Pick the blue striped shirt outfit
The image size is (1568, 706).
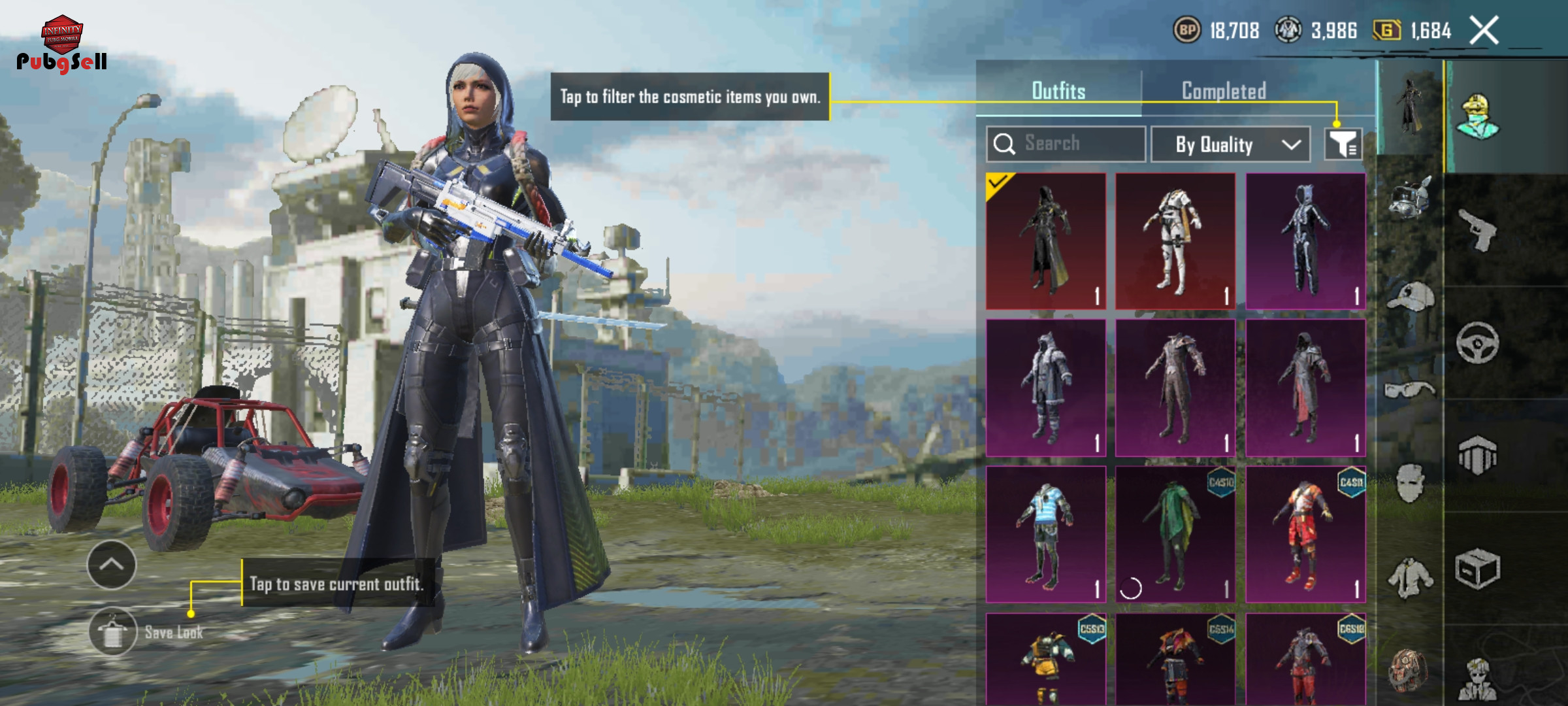[x=1046, y=534]
